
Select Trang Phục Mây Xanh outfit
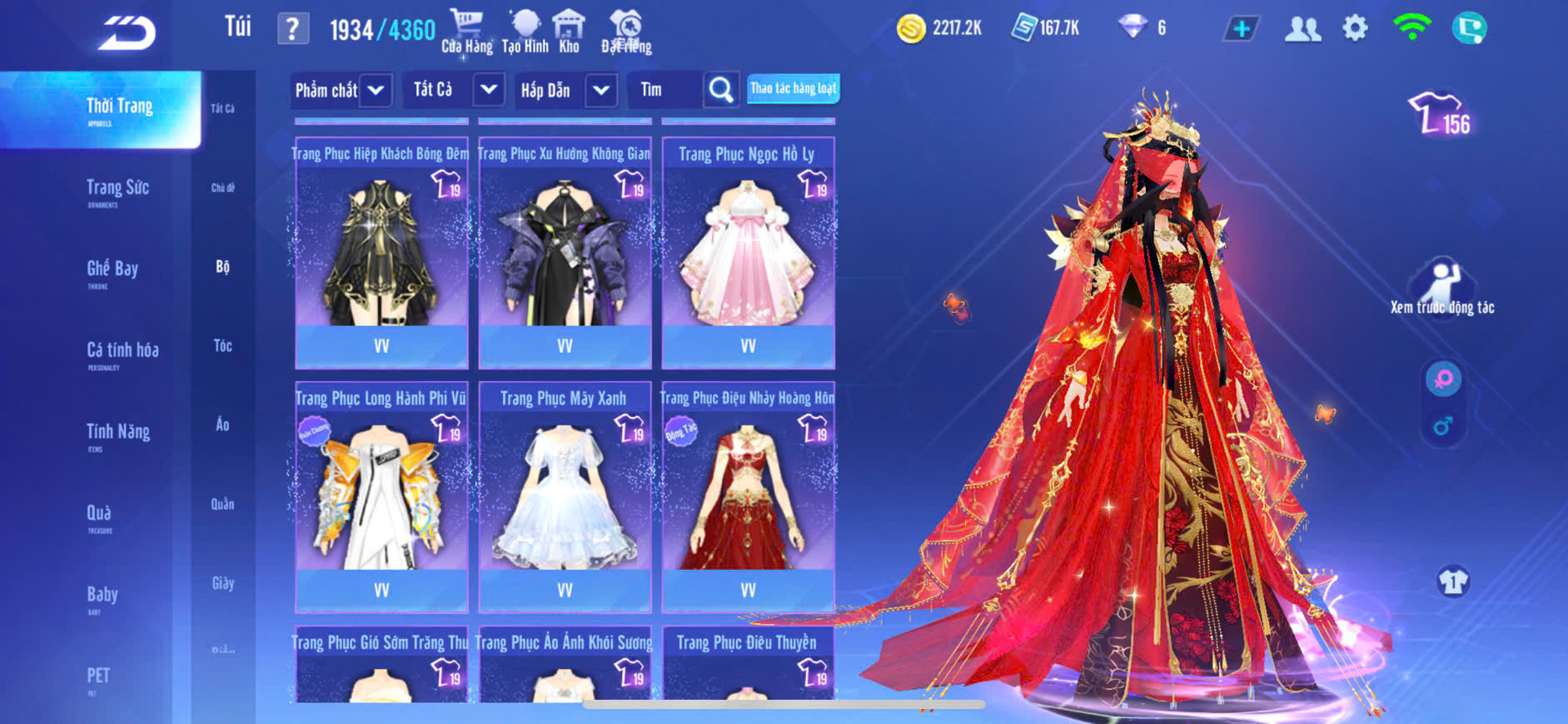565,497
